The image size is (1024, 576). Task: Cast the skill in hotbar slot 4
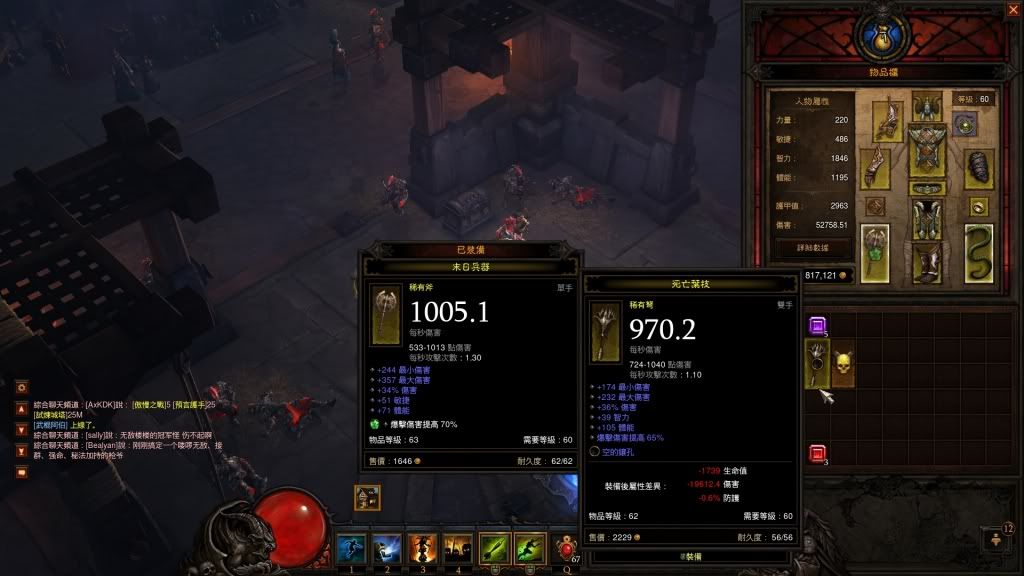[x=458, y=548]
